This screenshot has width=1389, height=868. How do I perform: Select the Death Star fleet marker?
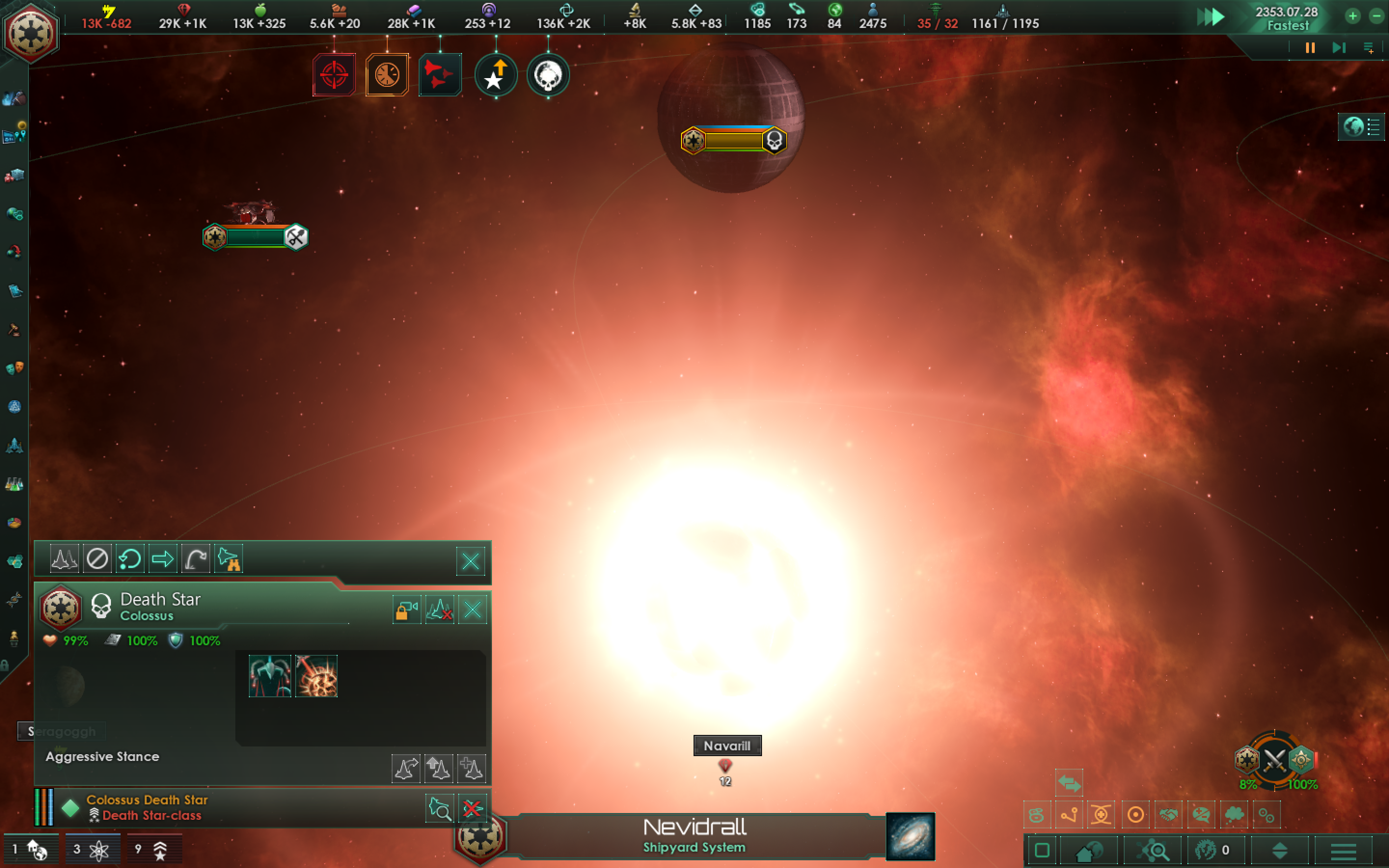click(733, 140)
